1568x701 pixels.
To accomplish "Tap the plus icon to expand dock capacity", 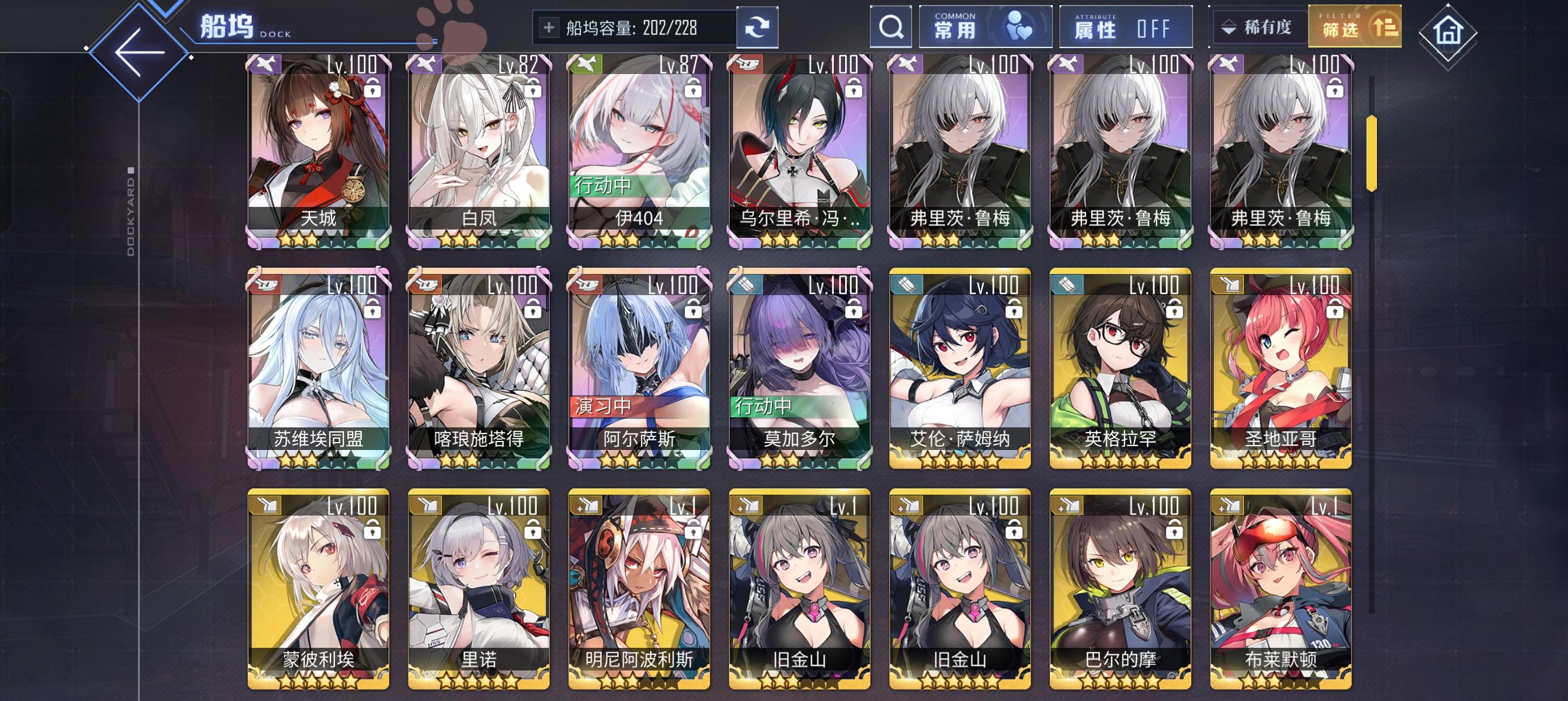I will coord(550,27).
